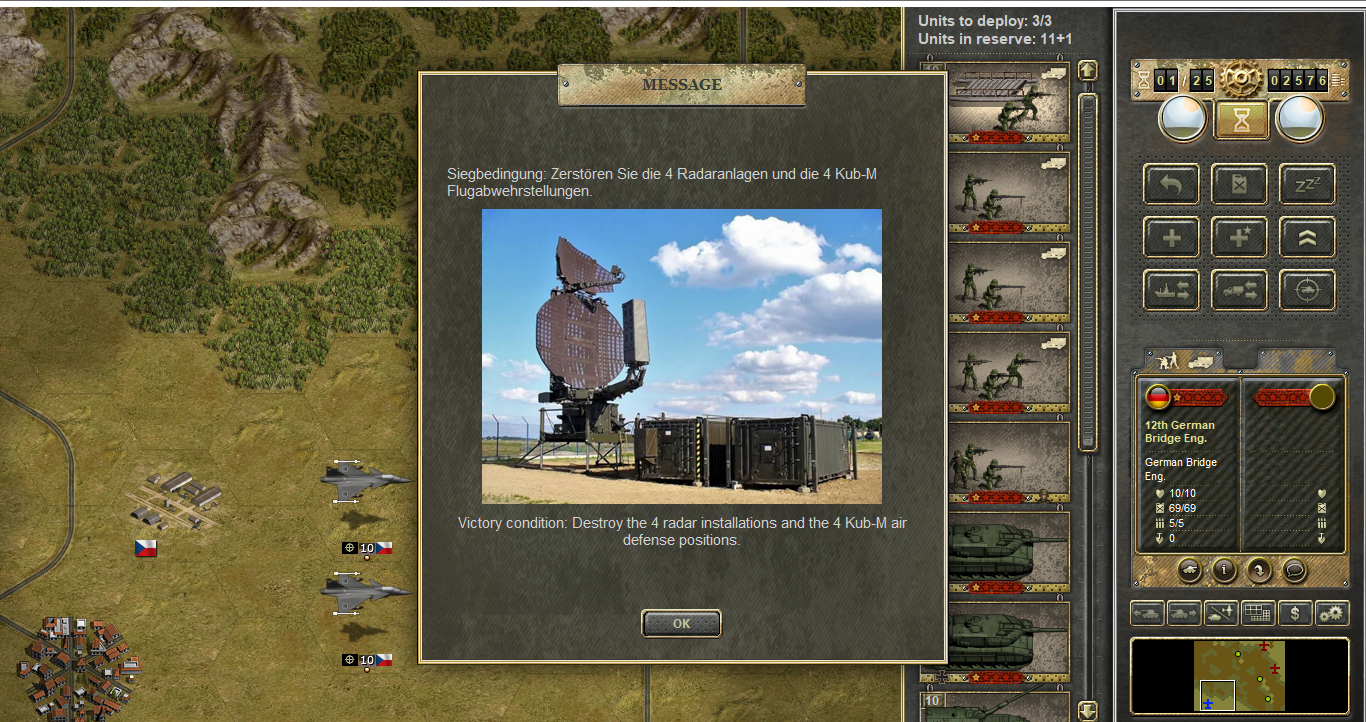This screenshot has width=1366, height=722.
Task: Click the truck mount transfer button
Action: [1240, 291]
